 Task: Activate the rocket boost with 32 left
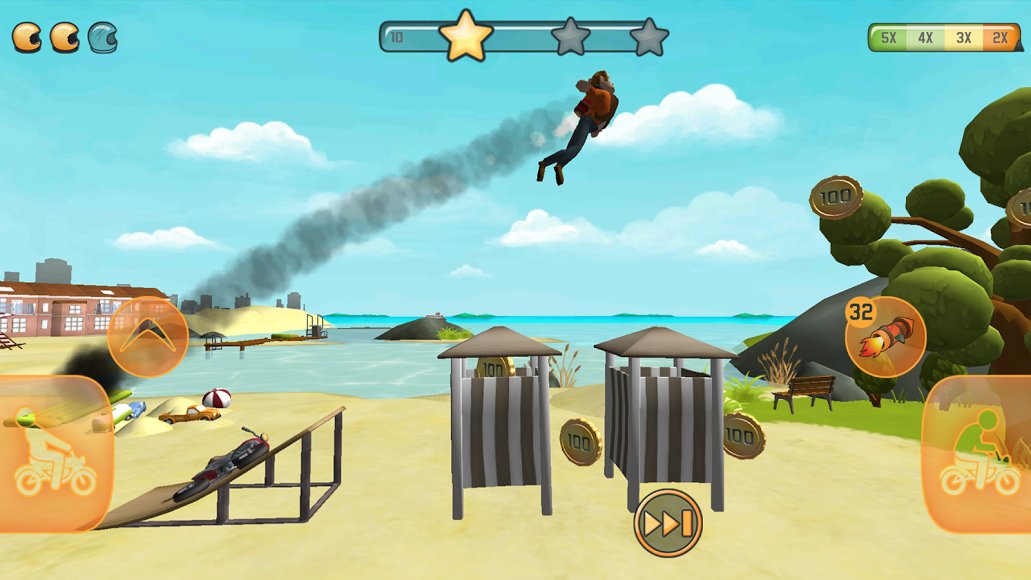pyautogui.click(x=885, y=336)
